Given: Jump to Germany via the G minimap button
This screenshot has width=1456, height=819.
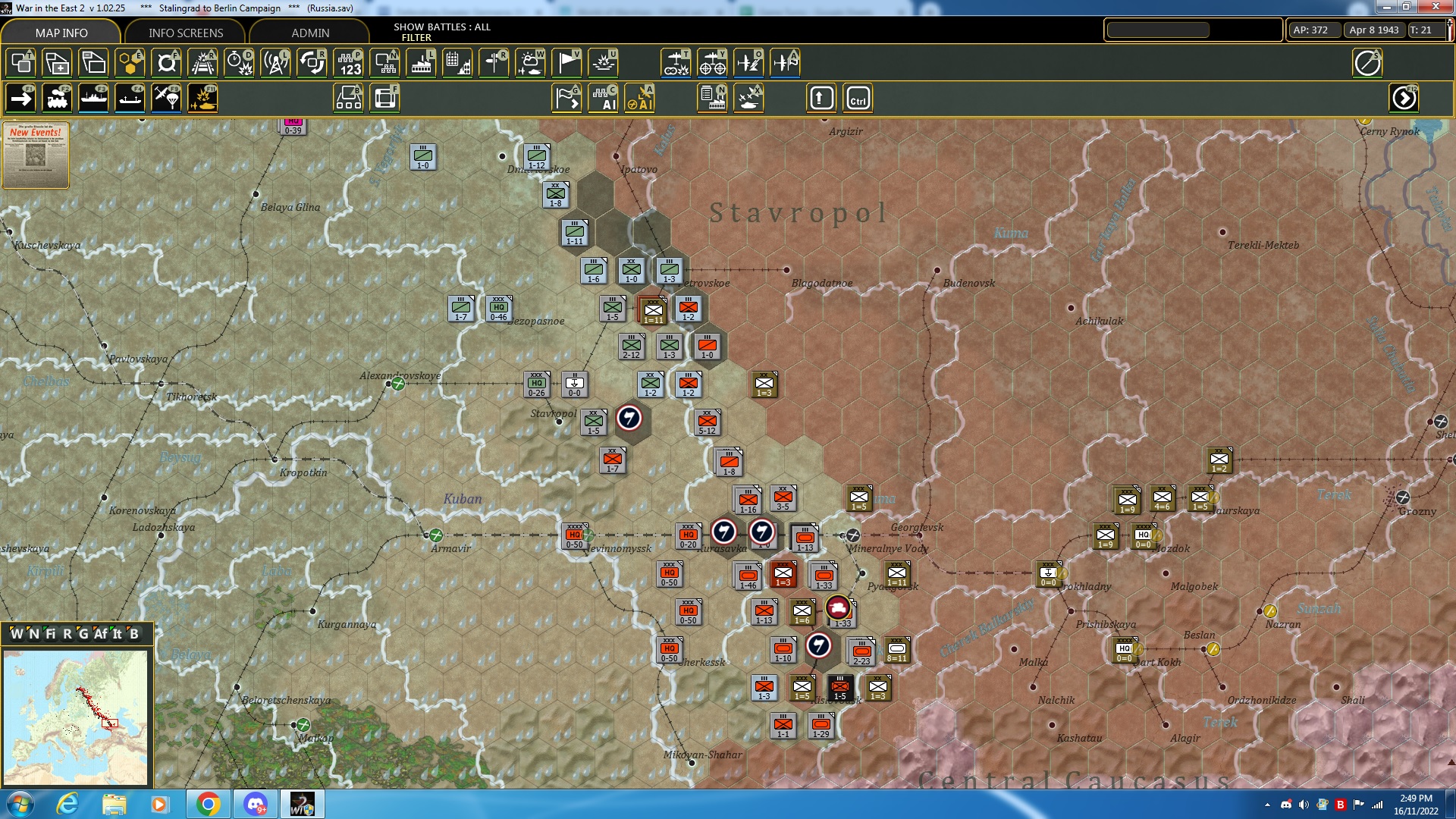Looking at the screenshot, I should 83,634.
